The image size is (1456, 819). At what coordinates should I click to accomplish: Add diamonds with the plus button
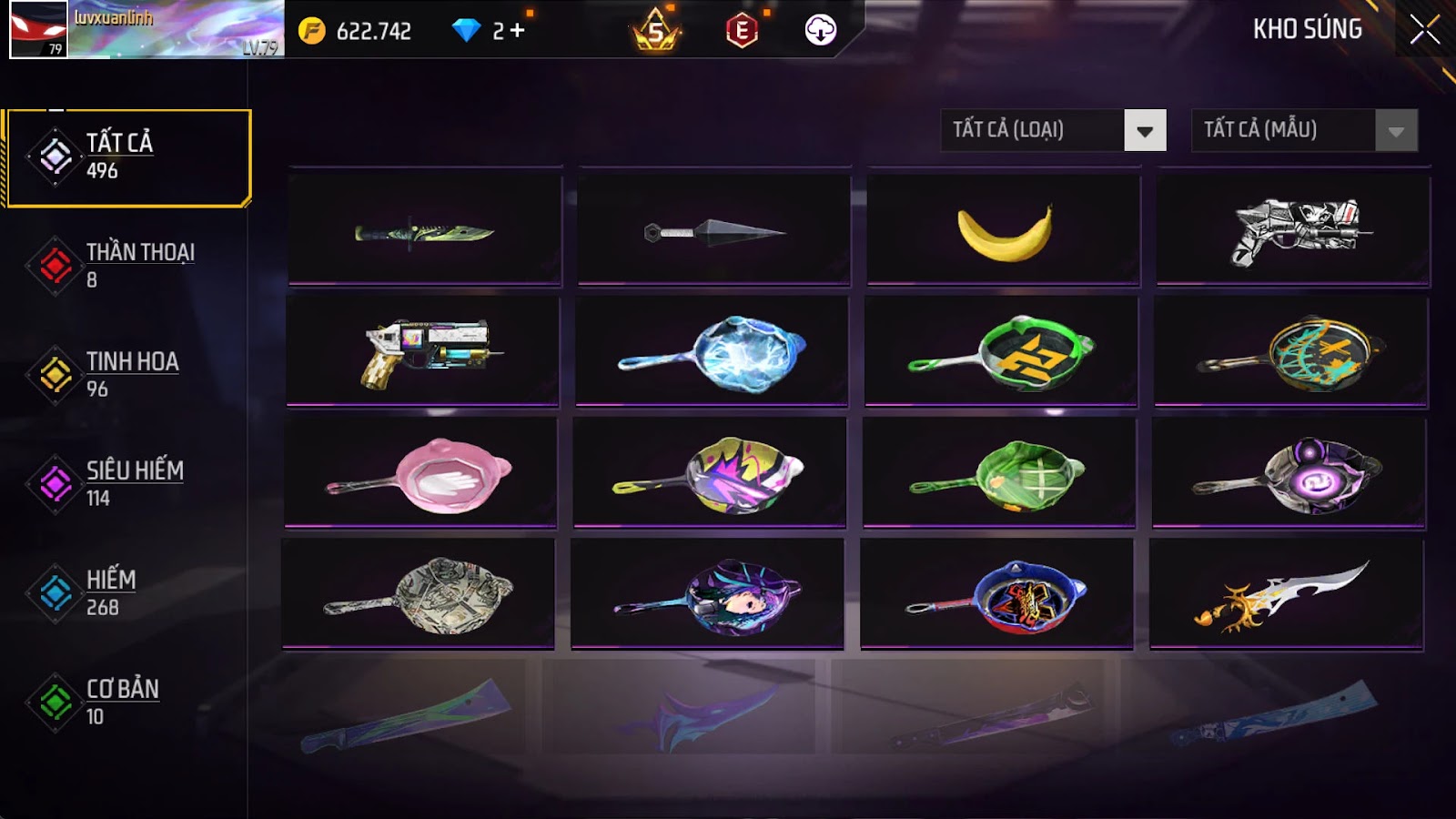tap(517, 31)
